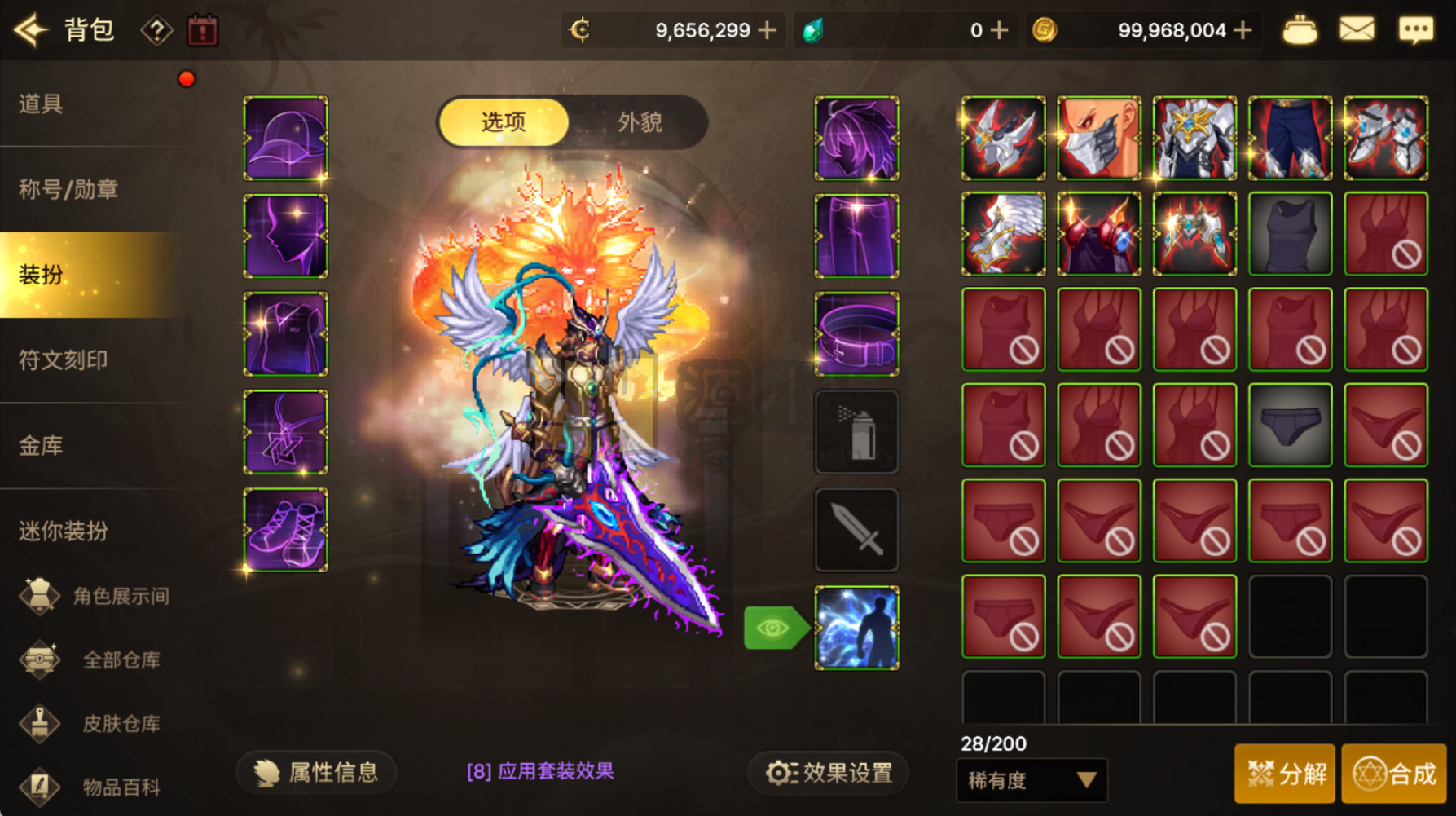Select the silver helmet avatar thumbnail

[x=1001, y=137]
